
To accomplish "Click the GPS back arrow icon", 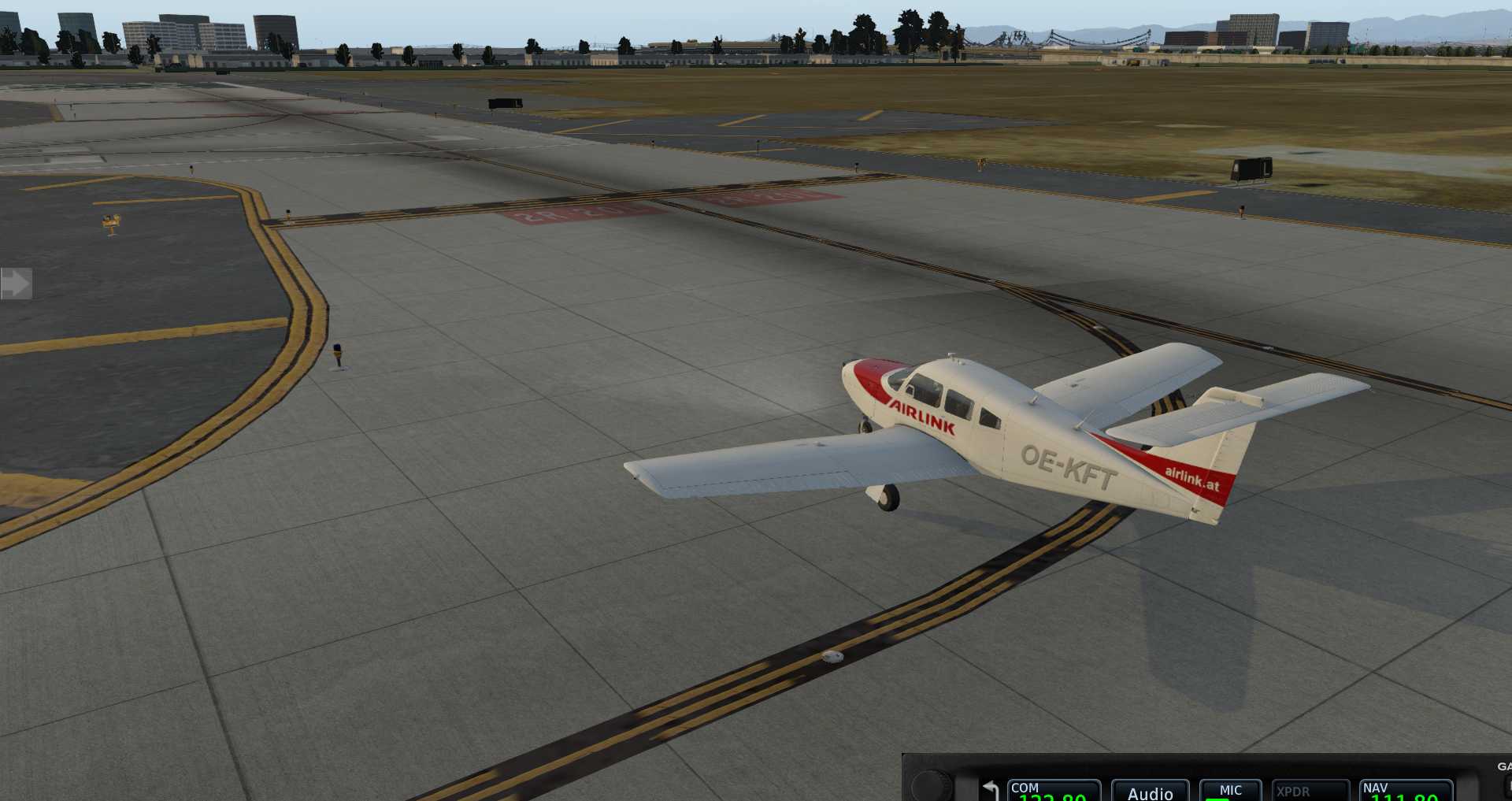I will click(x=991, y=789).
